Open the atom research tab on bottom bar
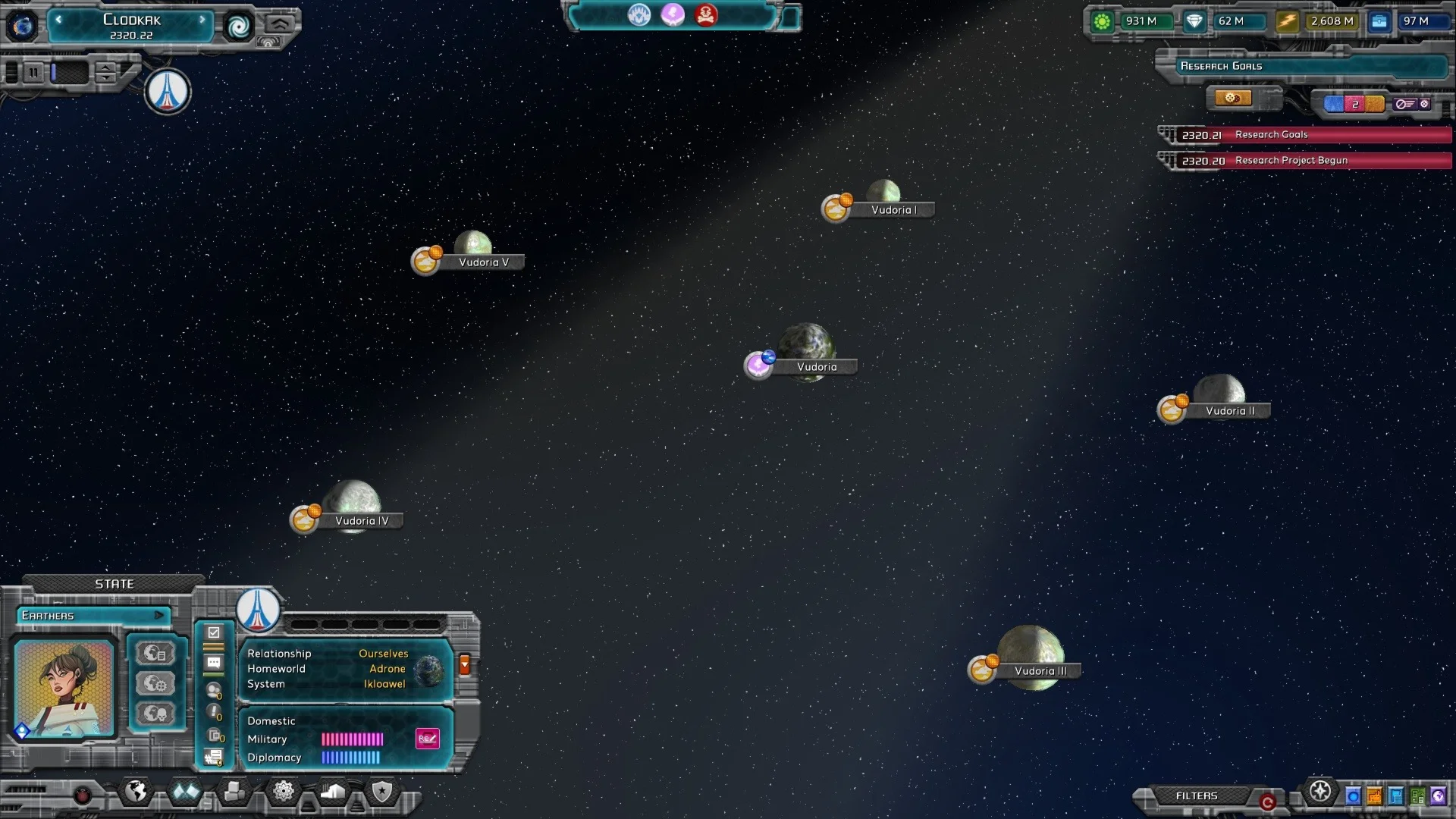Screen dimensions: 1456x819 (x=283, y=792)
